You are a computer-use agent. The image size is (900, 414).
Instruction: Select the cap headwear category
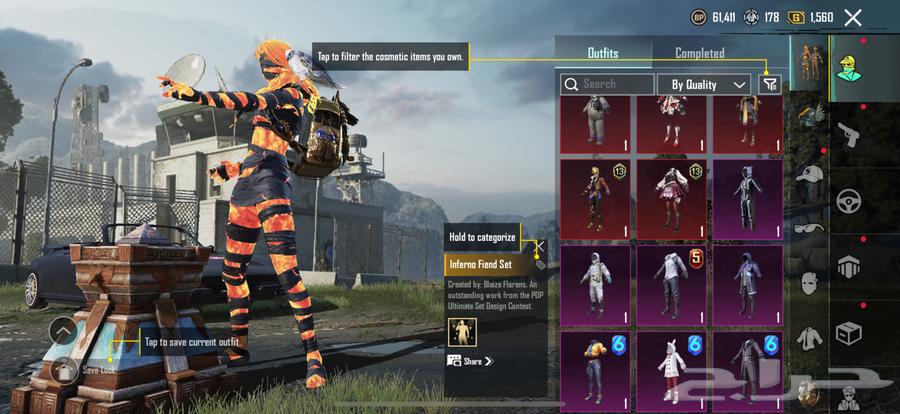(x=808, y=174)
